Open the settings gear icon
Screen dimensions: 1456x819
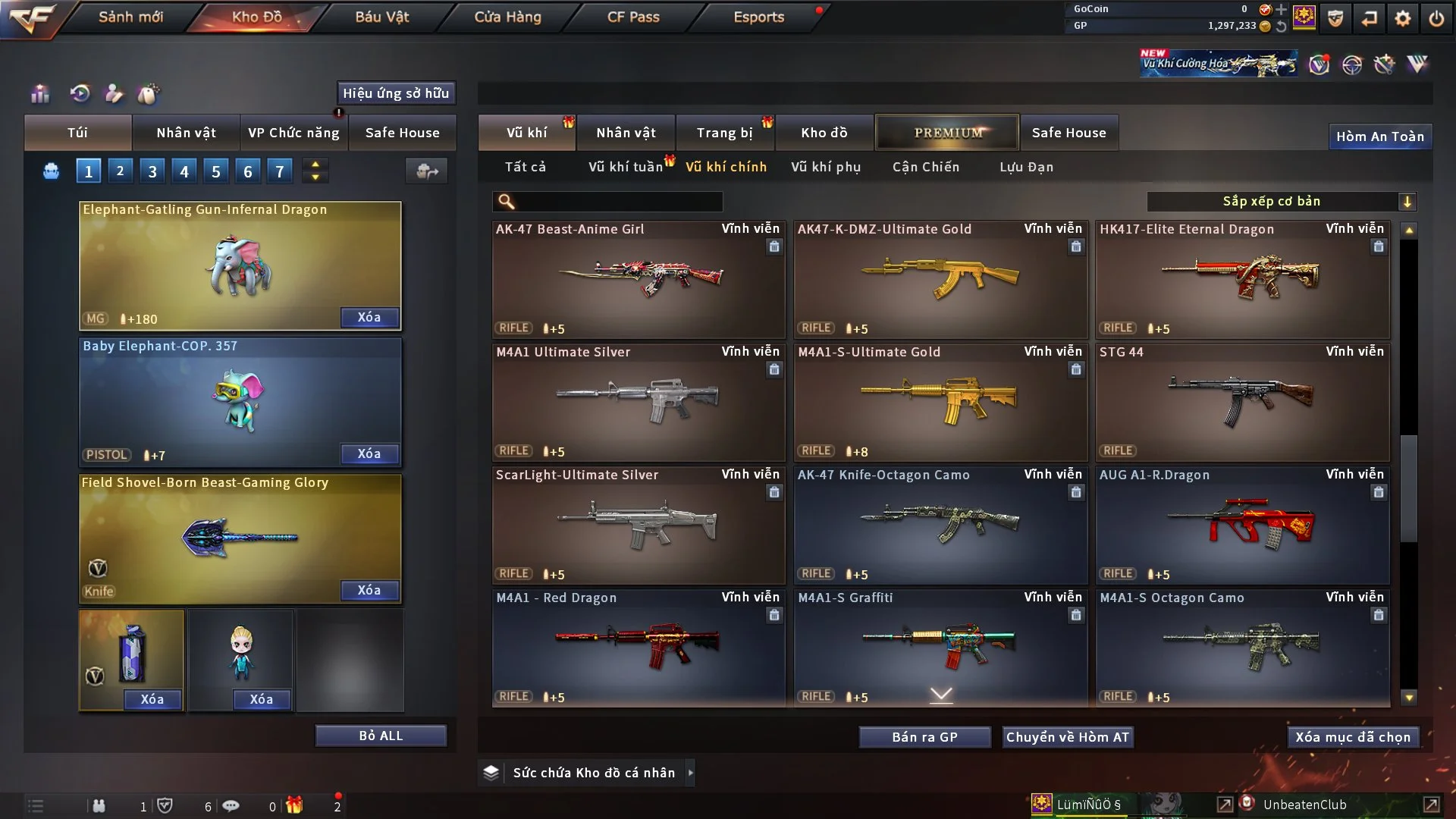click(1403, 18)
